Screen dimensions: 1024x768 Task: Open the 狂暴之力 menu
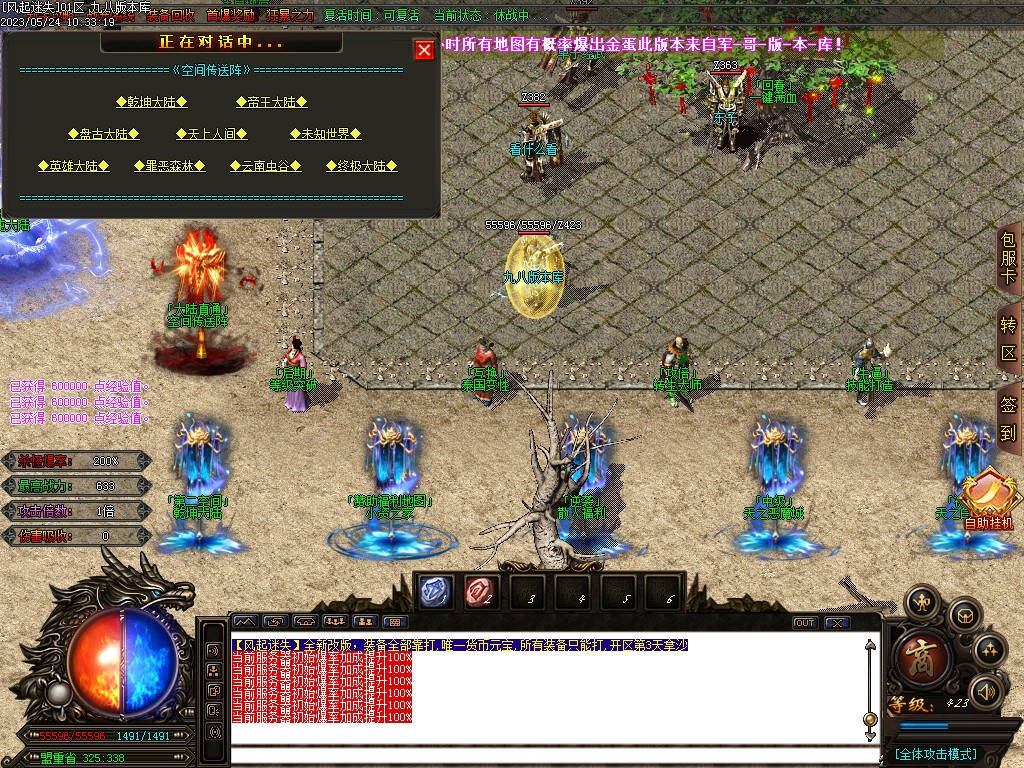(290, 16)
